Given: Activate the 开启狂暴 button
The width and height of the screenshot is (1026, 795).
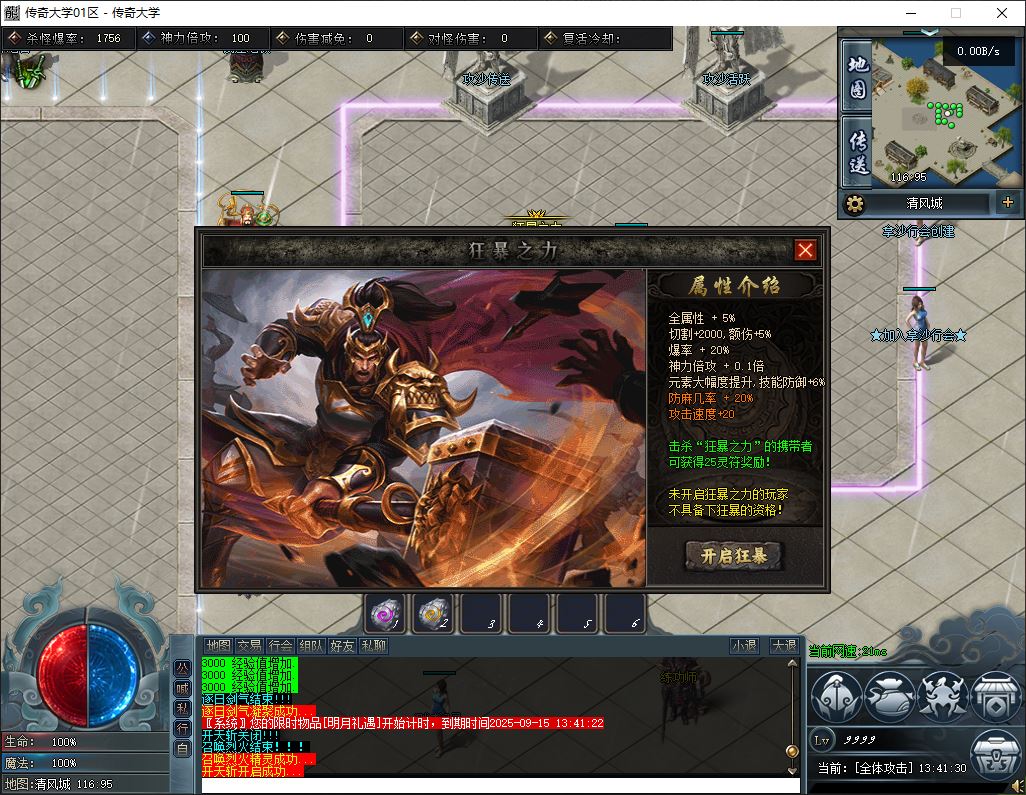Looking at the screenshot, I should coord(733,556).
